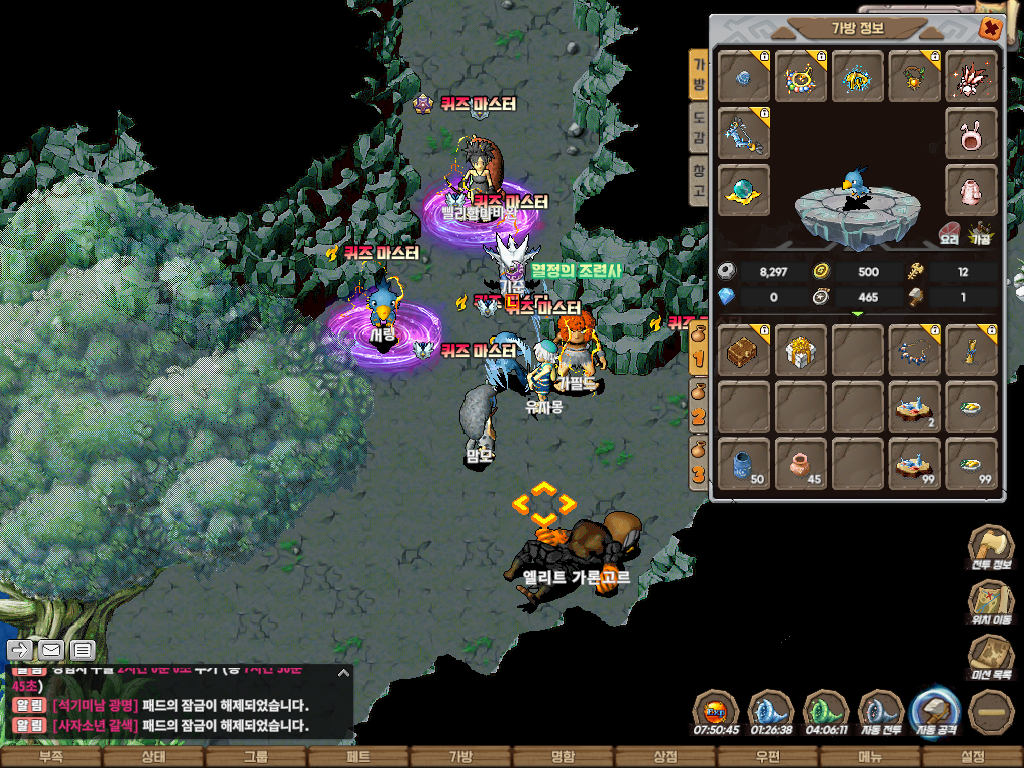Click the envelope mail icon above chat
This screenshot has width=1024, height=768.
pos(52,651)
